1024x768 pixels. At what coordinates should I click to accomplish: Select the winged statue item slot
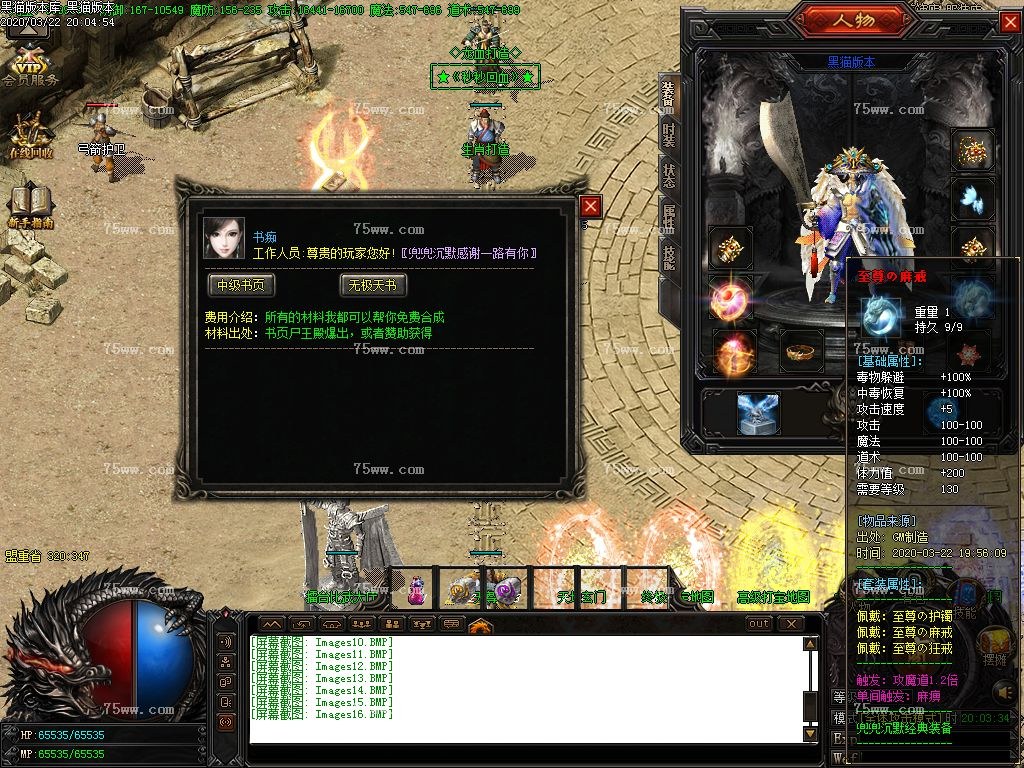[x=758, y=413]
